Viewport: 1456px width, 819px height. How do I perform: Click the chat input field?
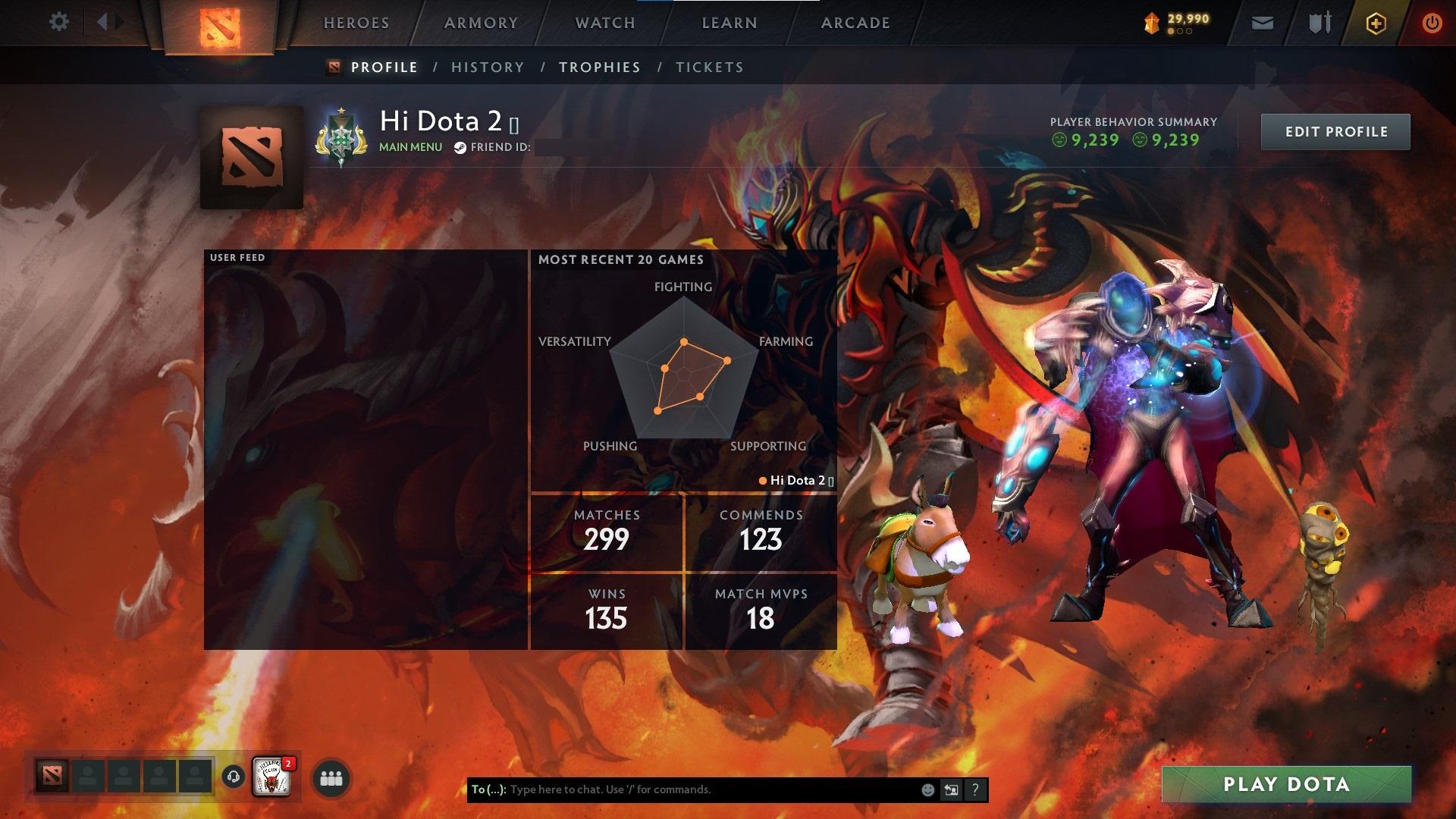tap(682, 789)
